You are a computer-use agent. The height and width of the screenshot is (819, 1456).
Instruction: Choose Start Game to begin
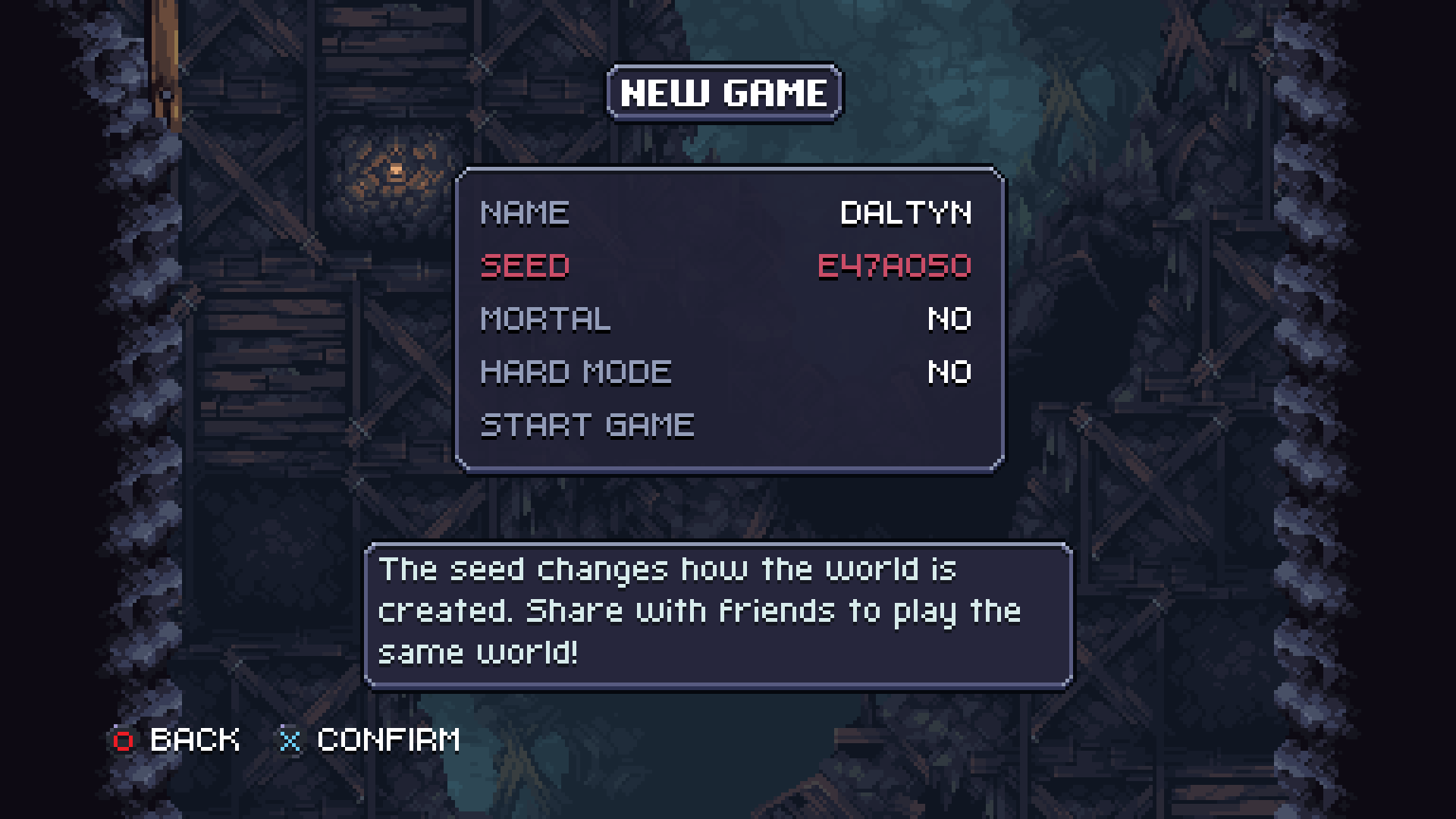[x=588, y=425]
